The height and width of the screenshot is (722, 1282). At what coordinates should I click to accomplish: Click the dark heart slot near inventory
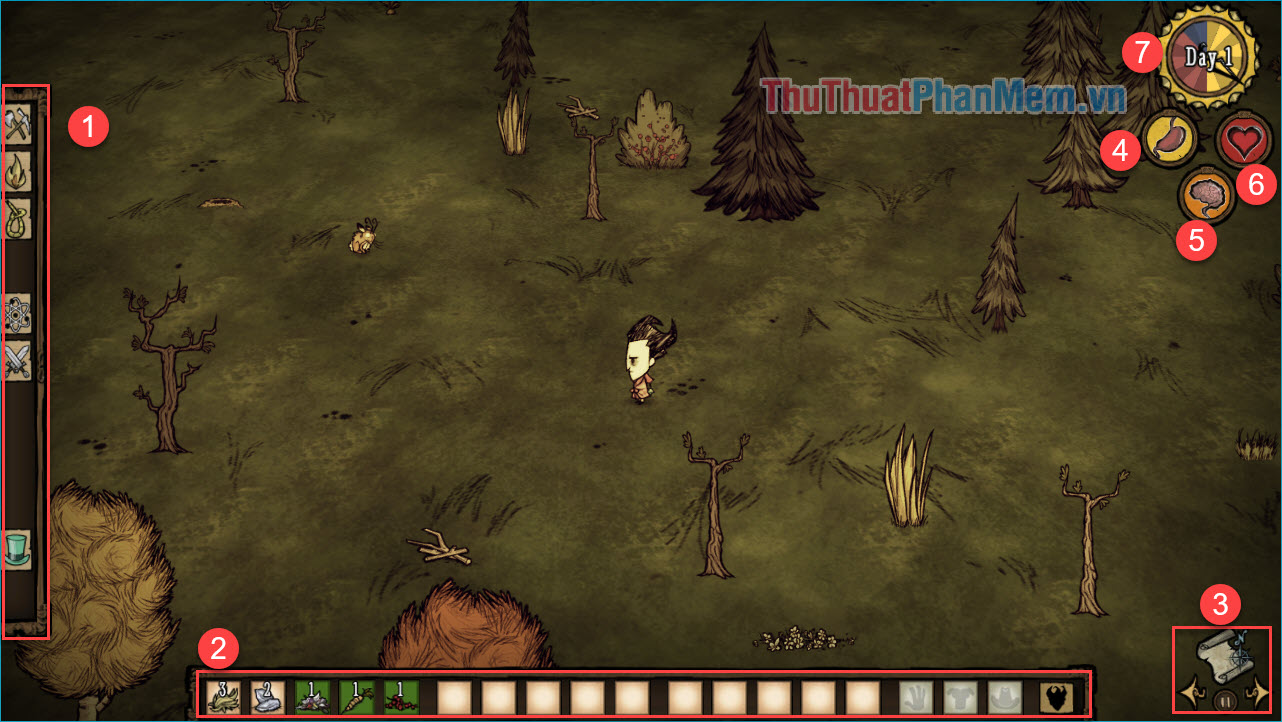pos(1056,696)
